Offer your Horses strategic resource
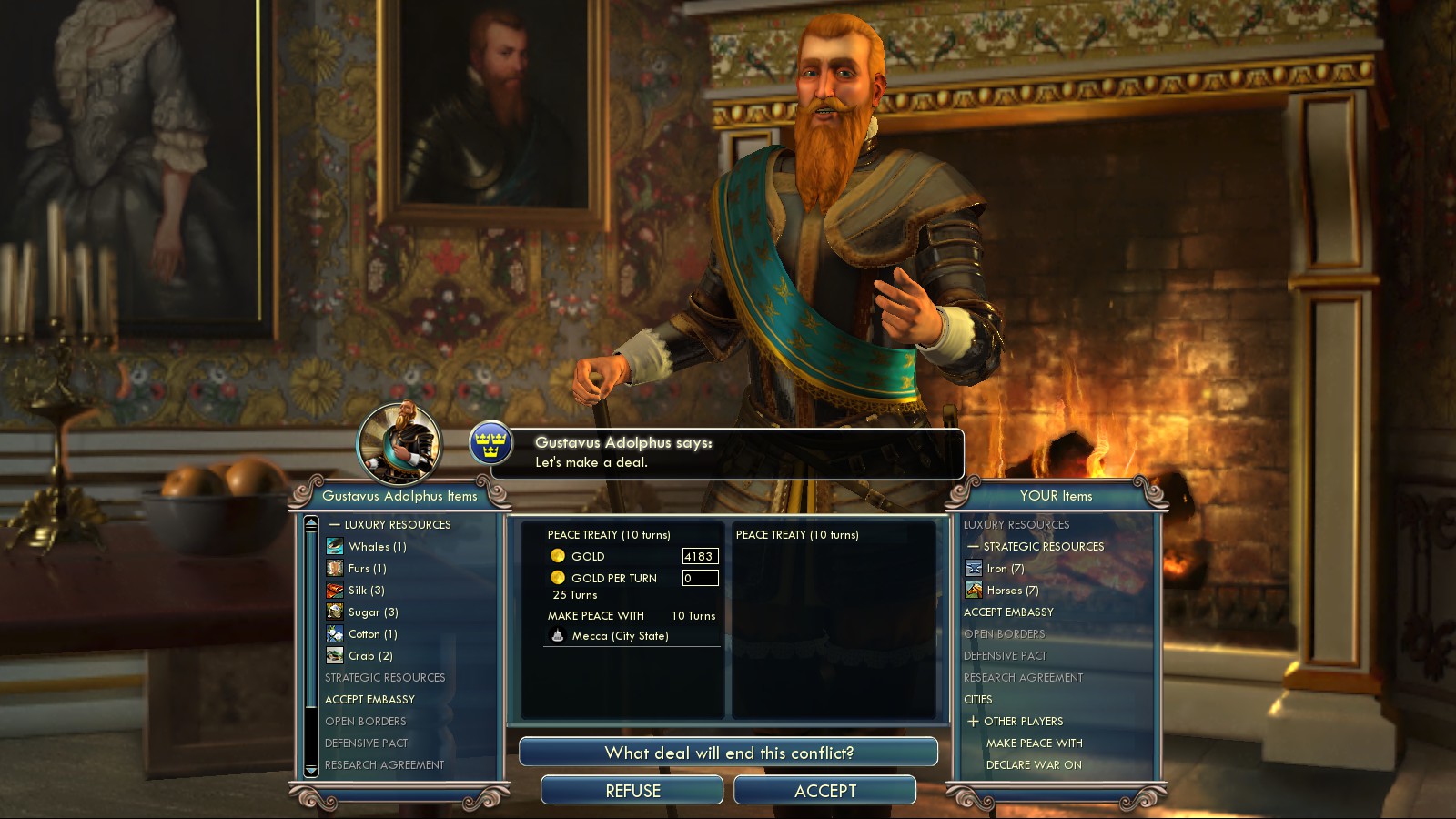This screenshot has width=1456, height=819. tap(1012, 591)
